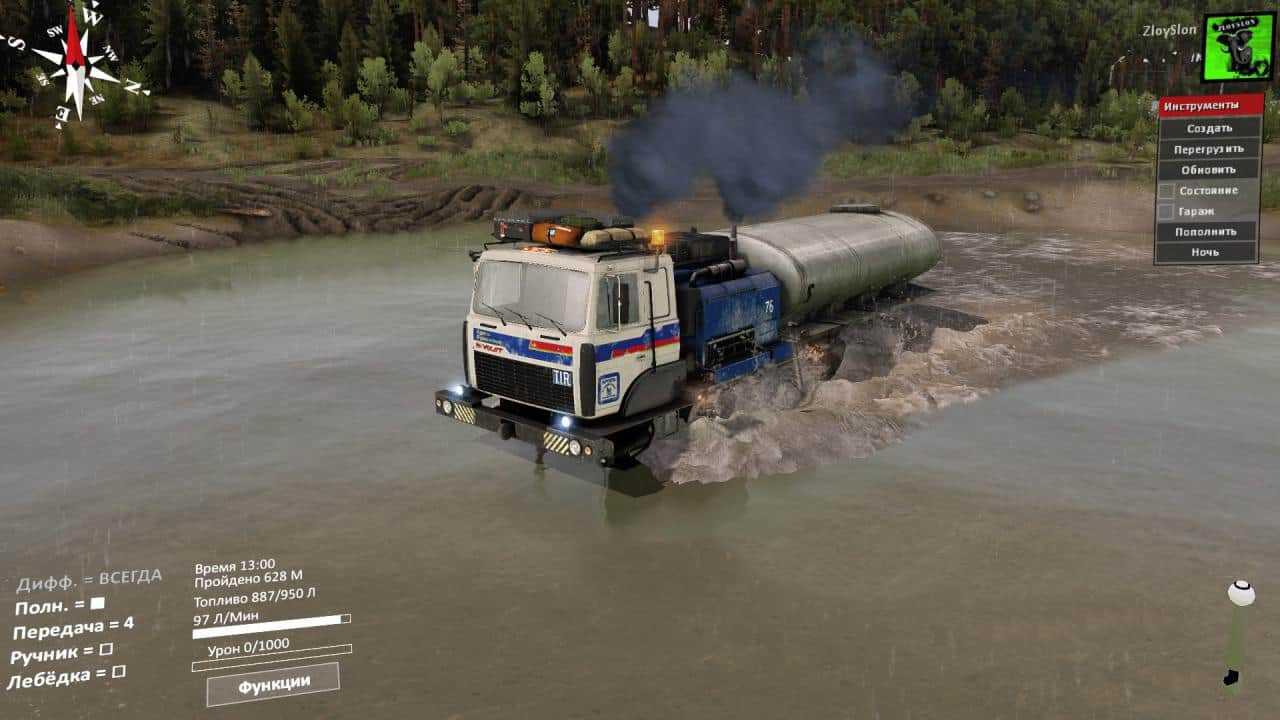1280x720 pixels.
Task: Toggle the Лебёдка winch box
Action: click(119, 672)
